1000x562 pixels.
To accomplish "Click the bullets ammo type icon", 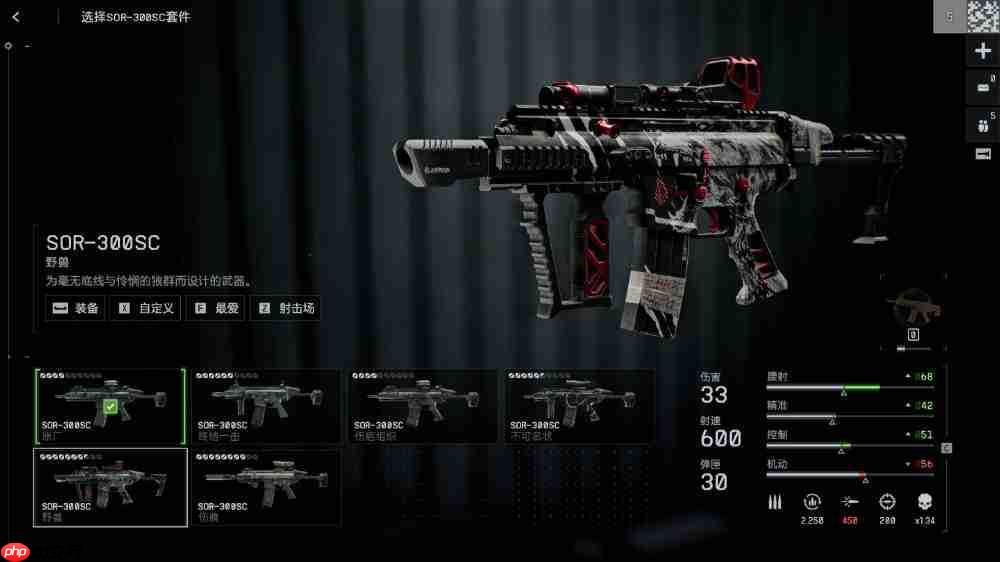I will click(775, 501).
